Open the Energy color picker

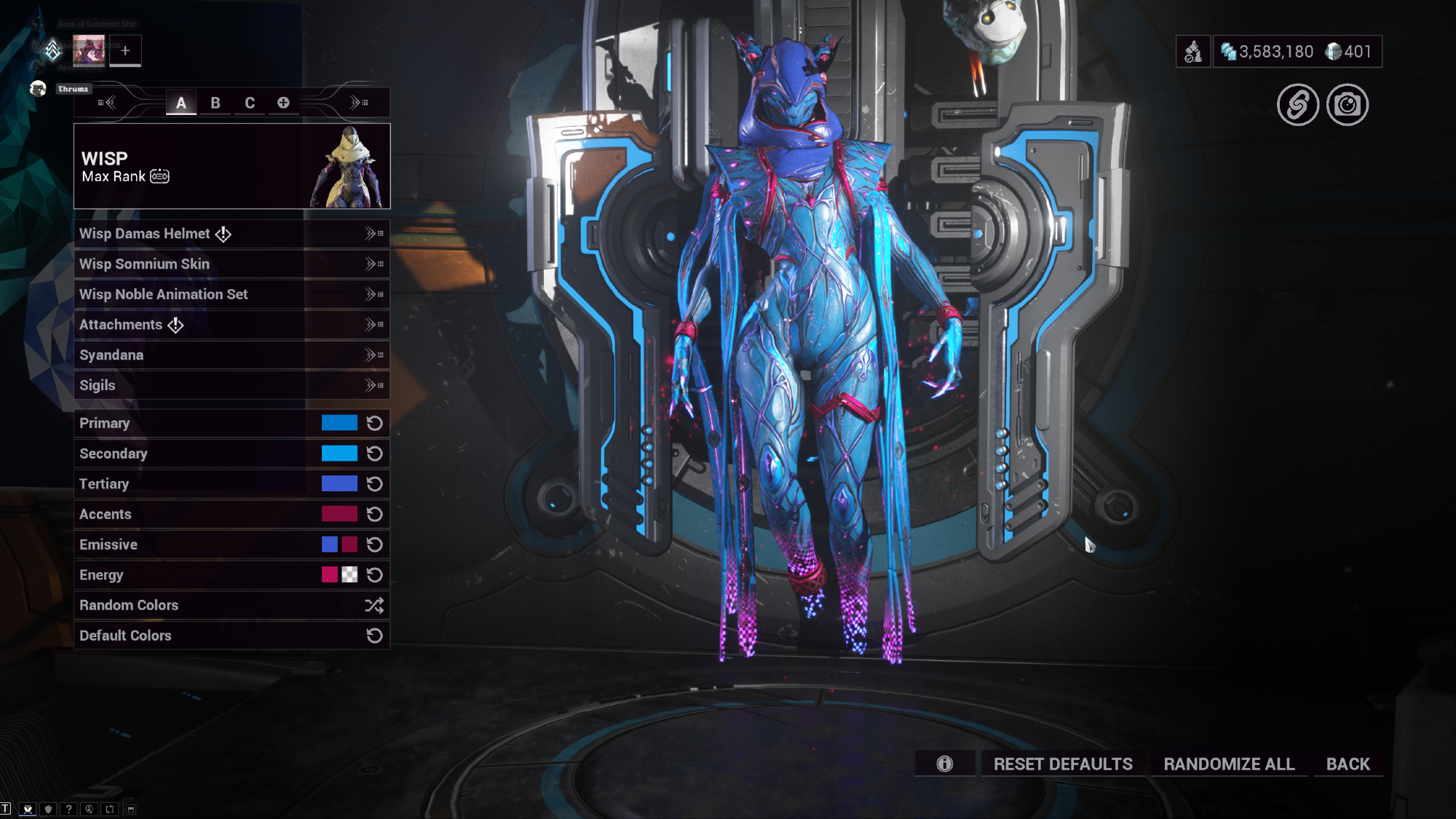tap(339, 575)
